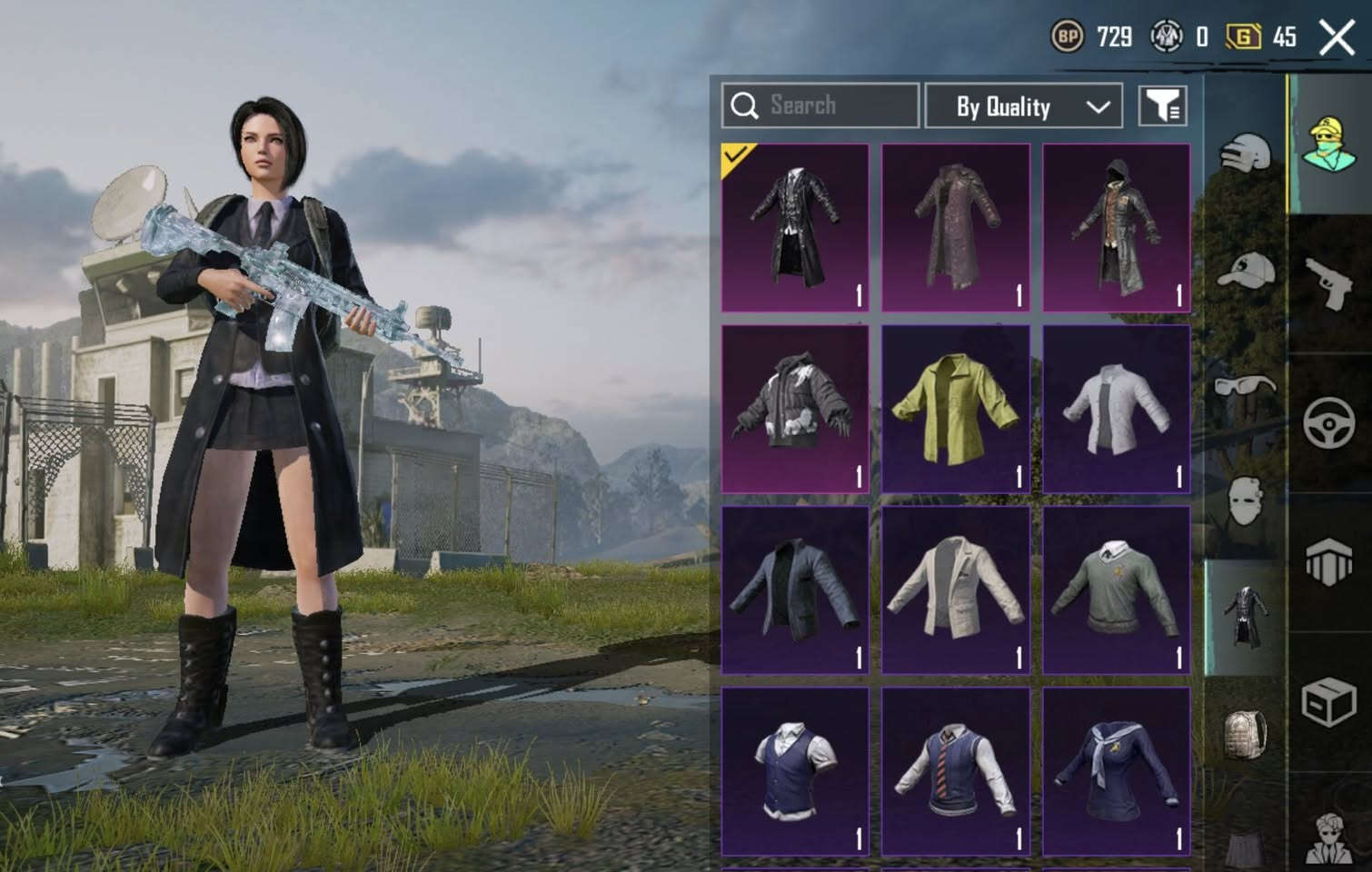1372x872 pixels.
Task: Select the navy vest with white shirt
Action: tap(795, 771)
